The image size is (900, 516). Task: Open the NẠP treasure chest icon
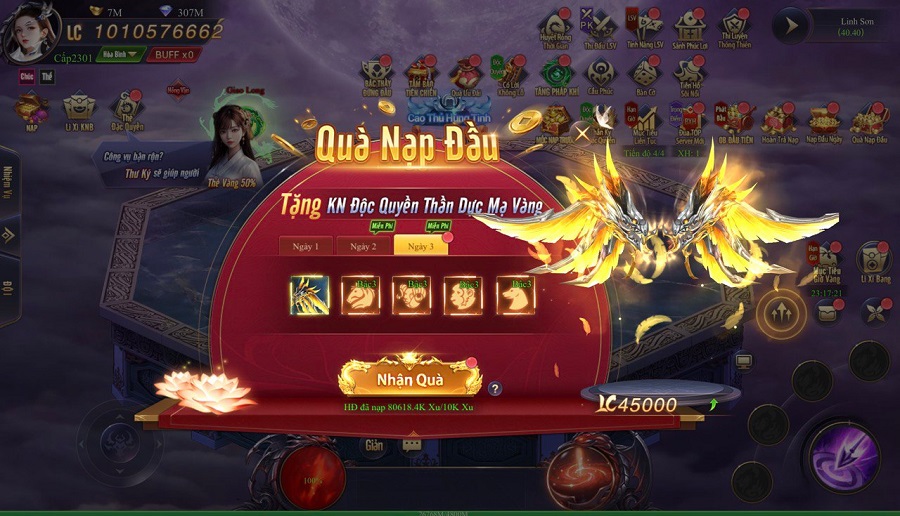[x=30, y=110]
